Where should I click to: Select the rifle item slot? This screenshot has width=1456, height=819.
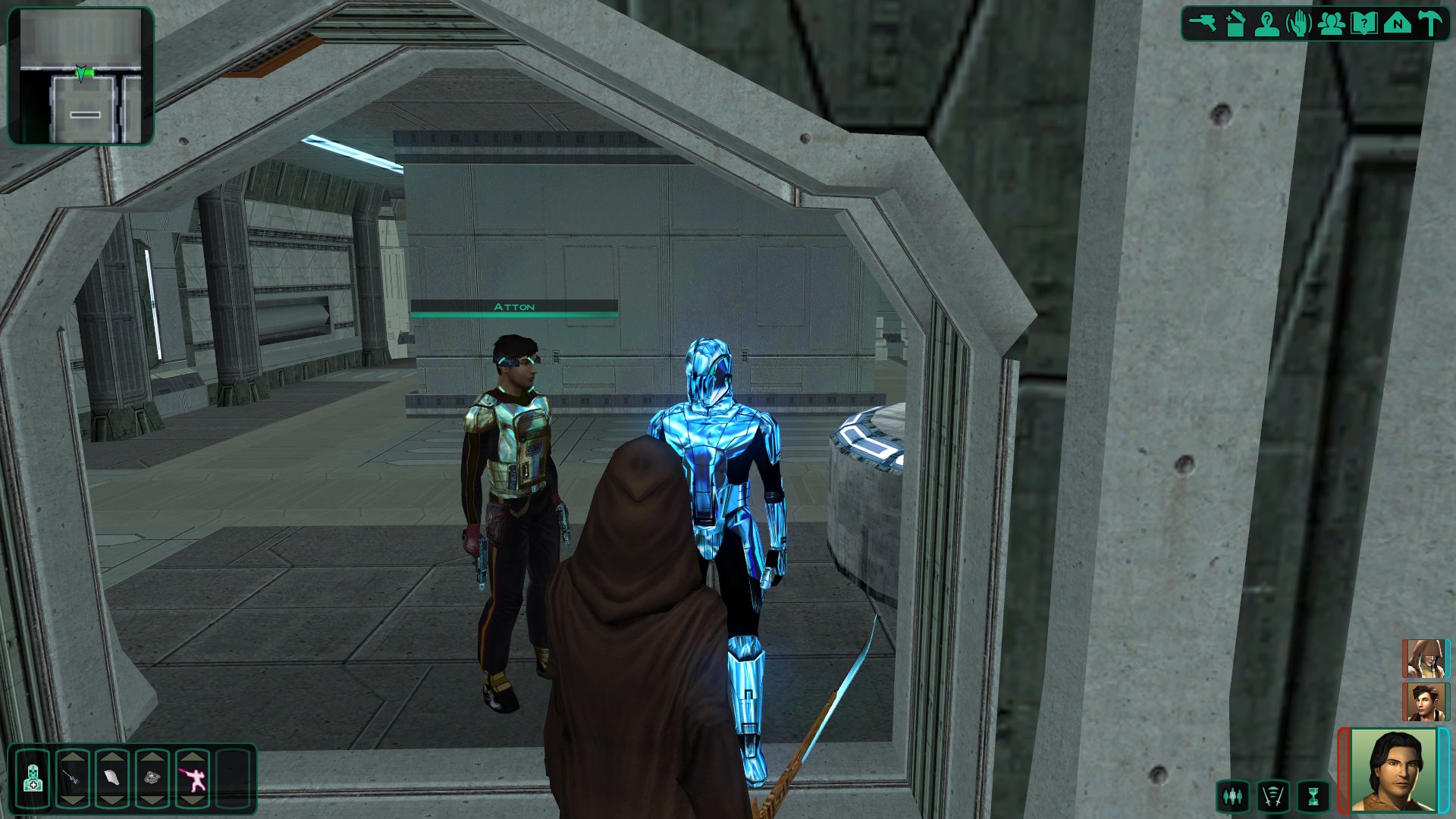(73, 779)
